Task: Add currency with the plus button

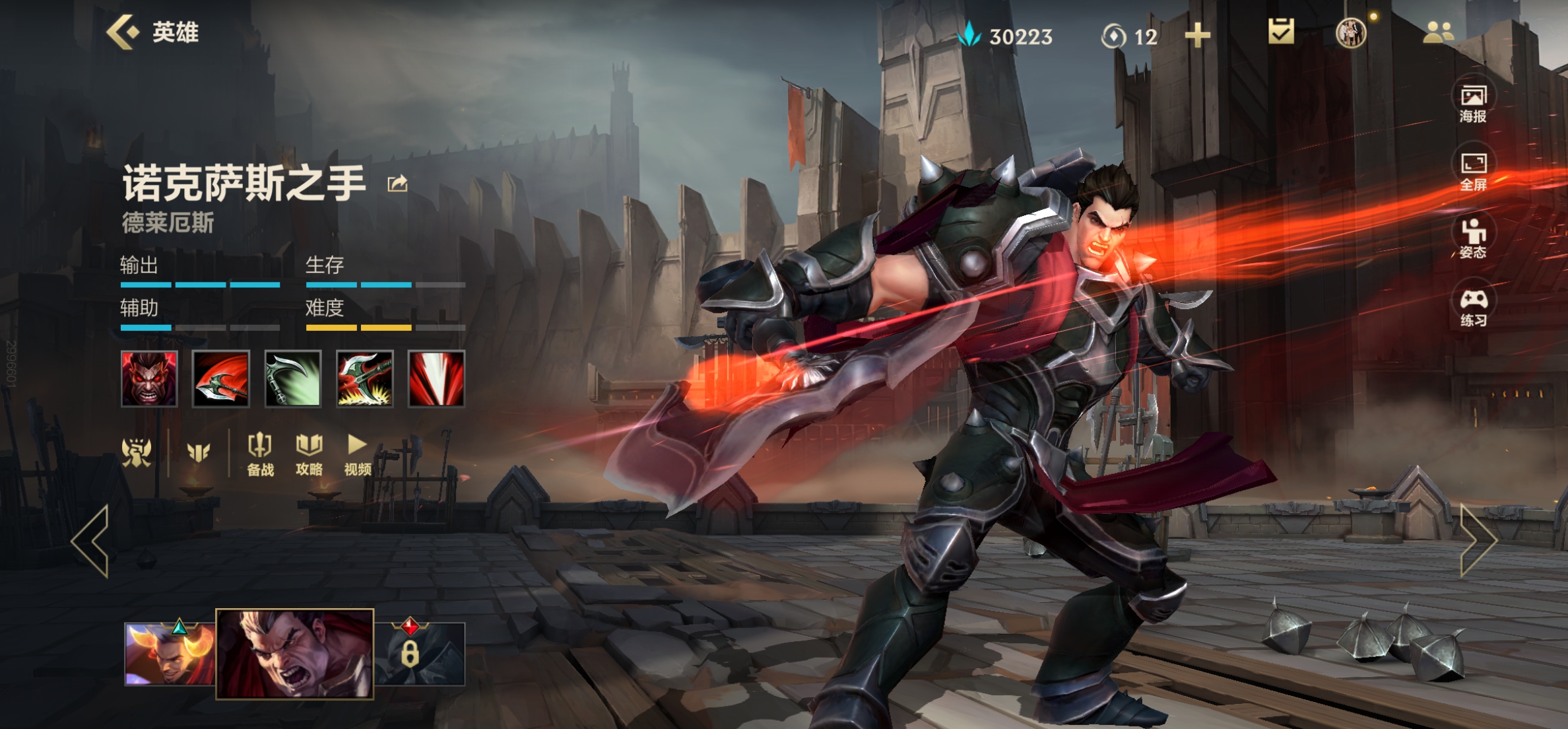Action: click(1197, 36)
